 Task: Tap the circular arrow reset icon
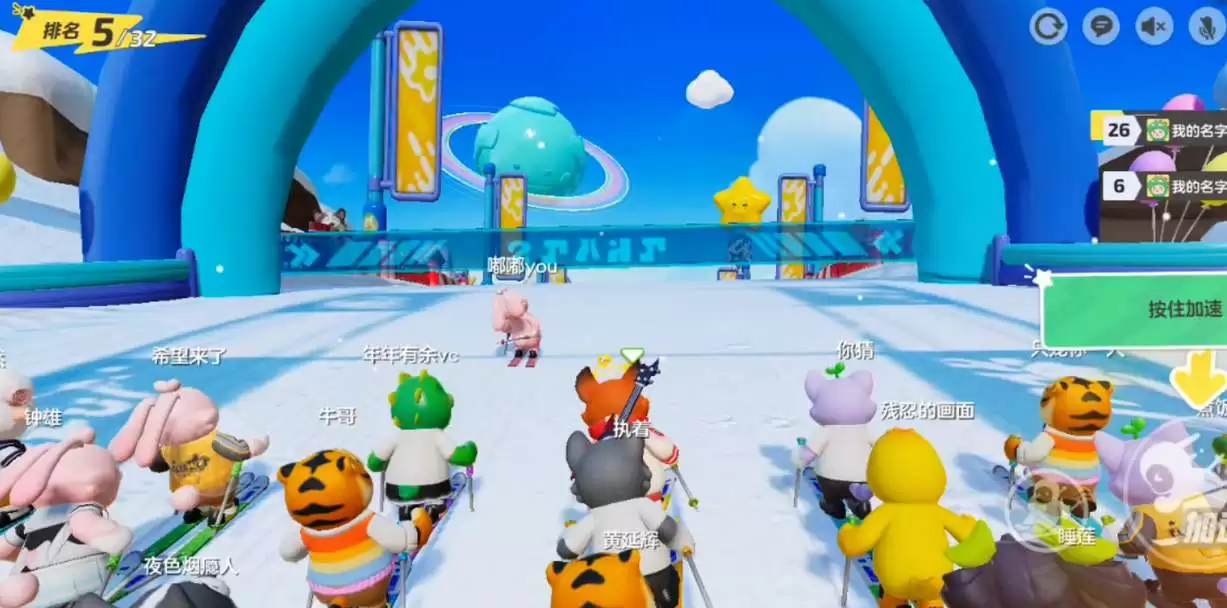click(x=1048, y=26)
